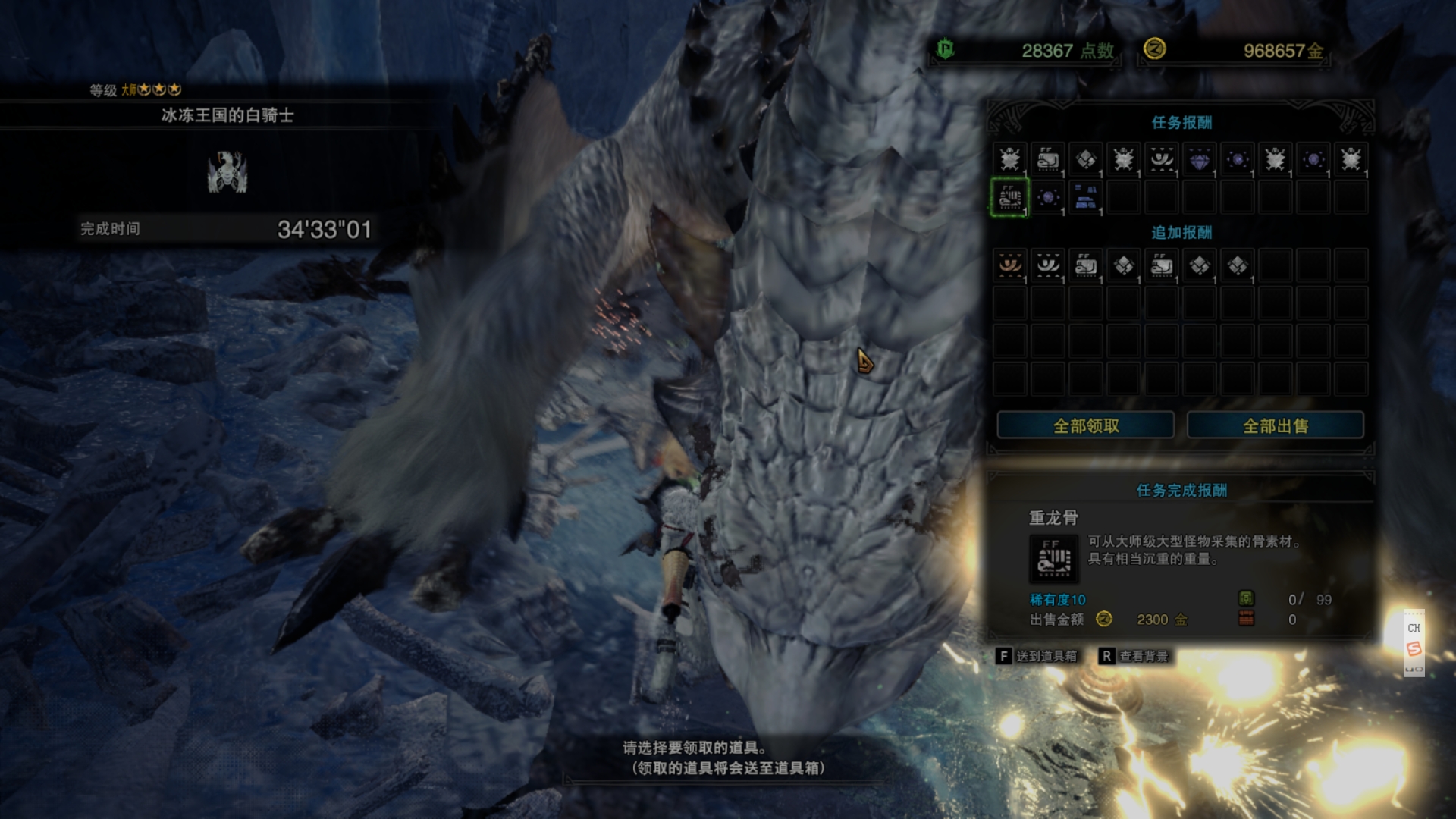Toggle the CH input language indicator
The image size is (1456, 819).
tap(1414, 627)
